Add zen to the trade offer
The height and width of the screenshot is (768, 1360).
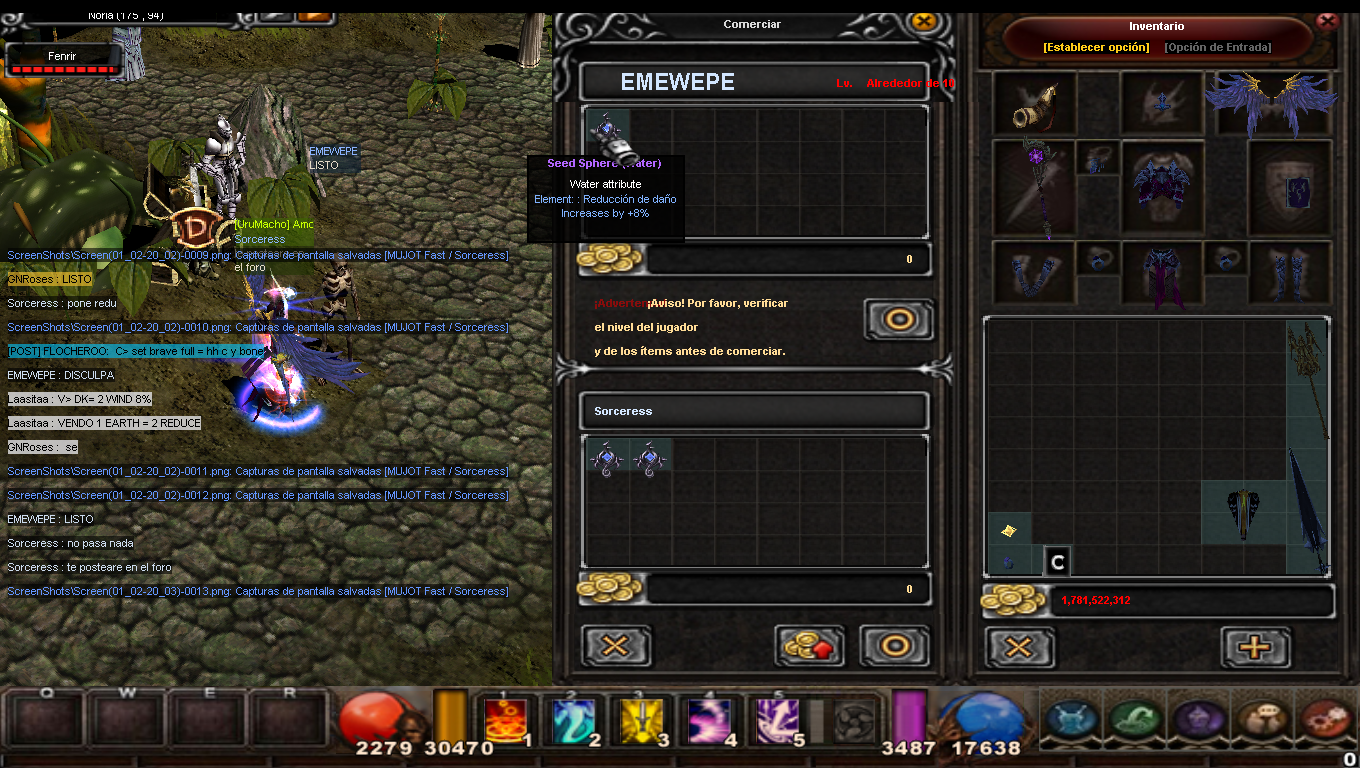[809, 646]
